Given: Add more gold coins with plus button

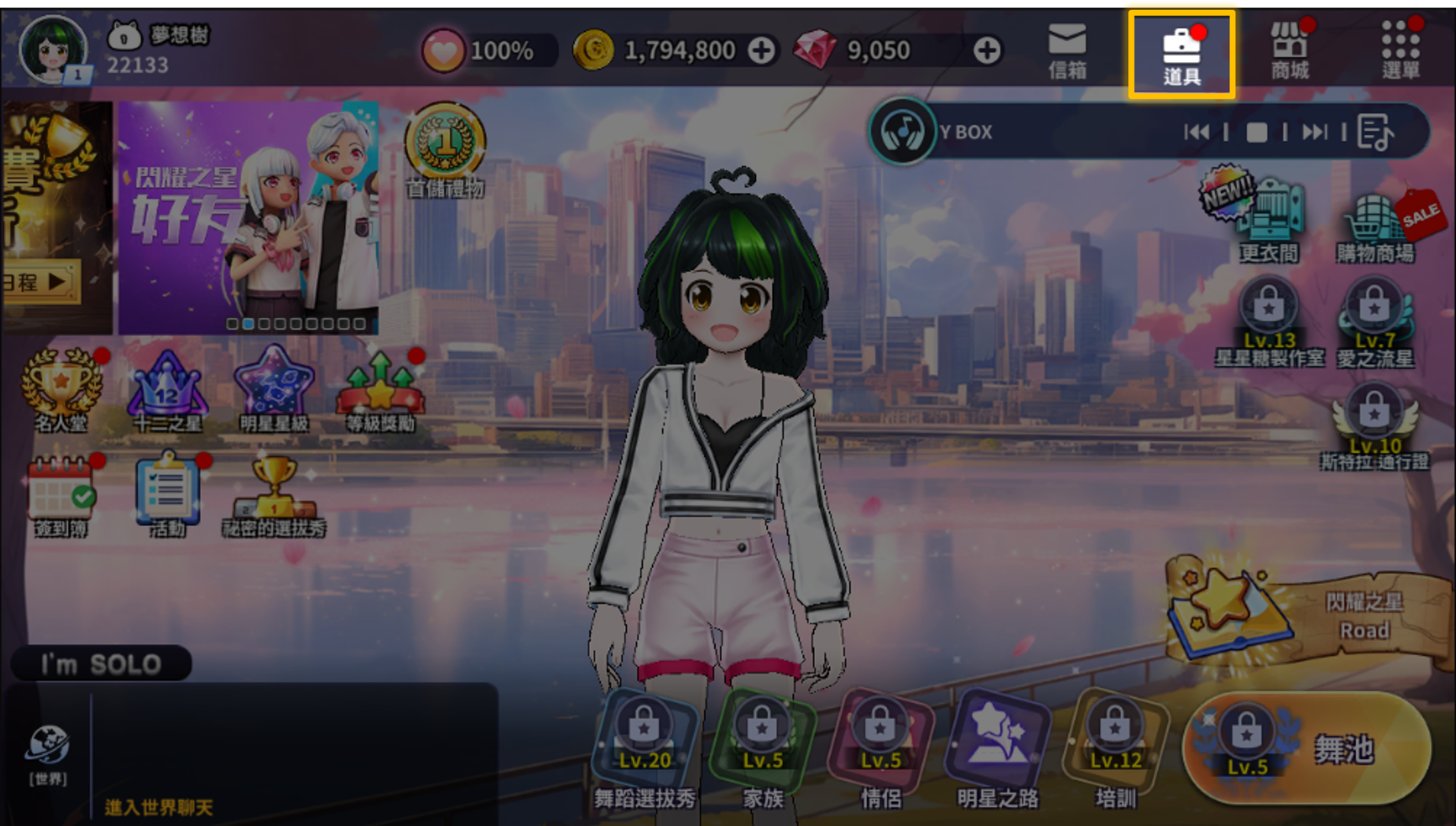Looking at the screenshot, I should [x=761, y=51].
